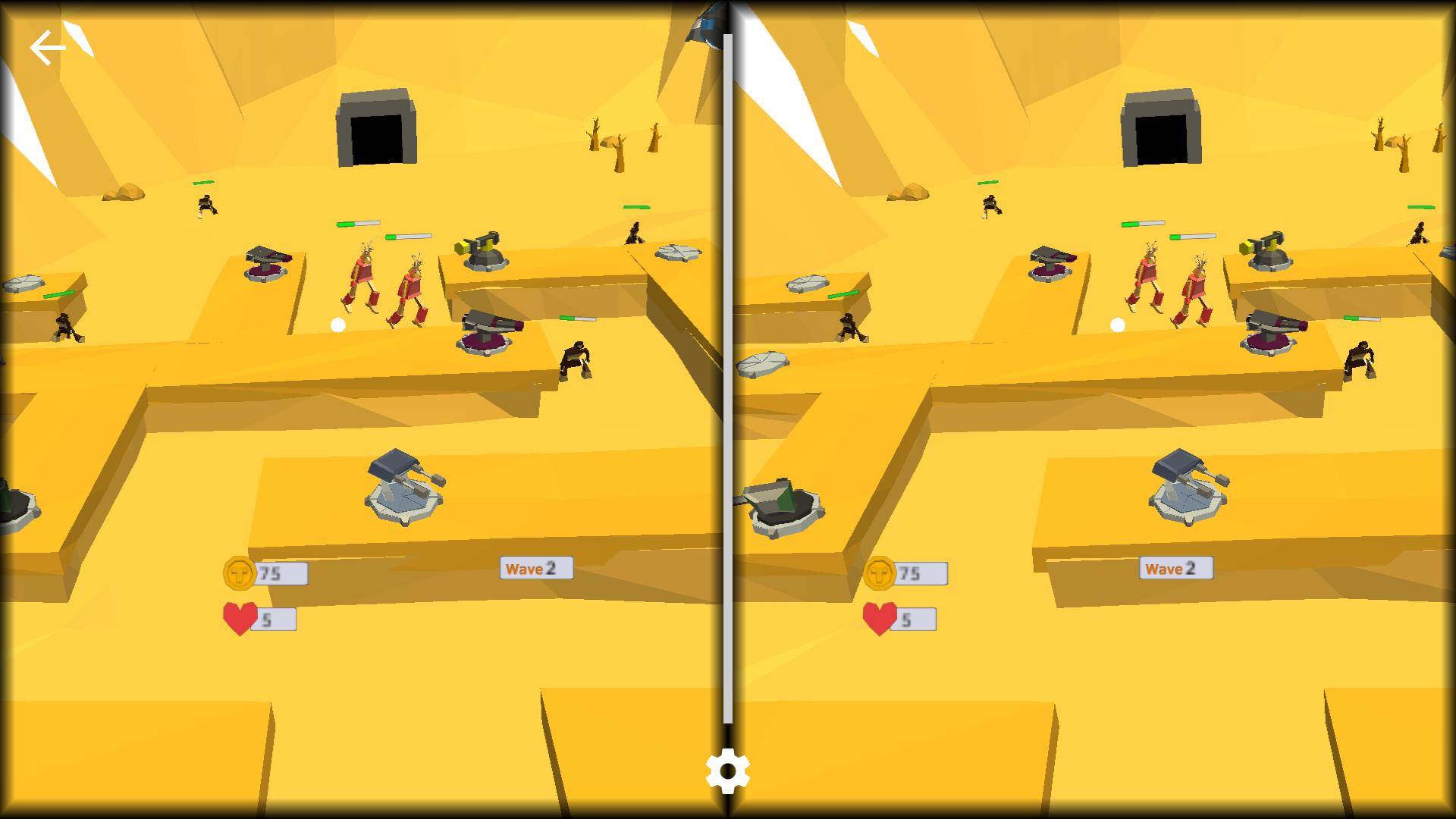This screenshot has width=1456, height=819.
Task: Click the back arrow to exit level
Action: 49,47
